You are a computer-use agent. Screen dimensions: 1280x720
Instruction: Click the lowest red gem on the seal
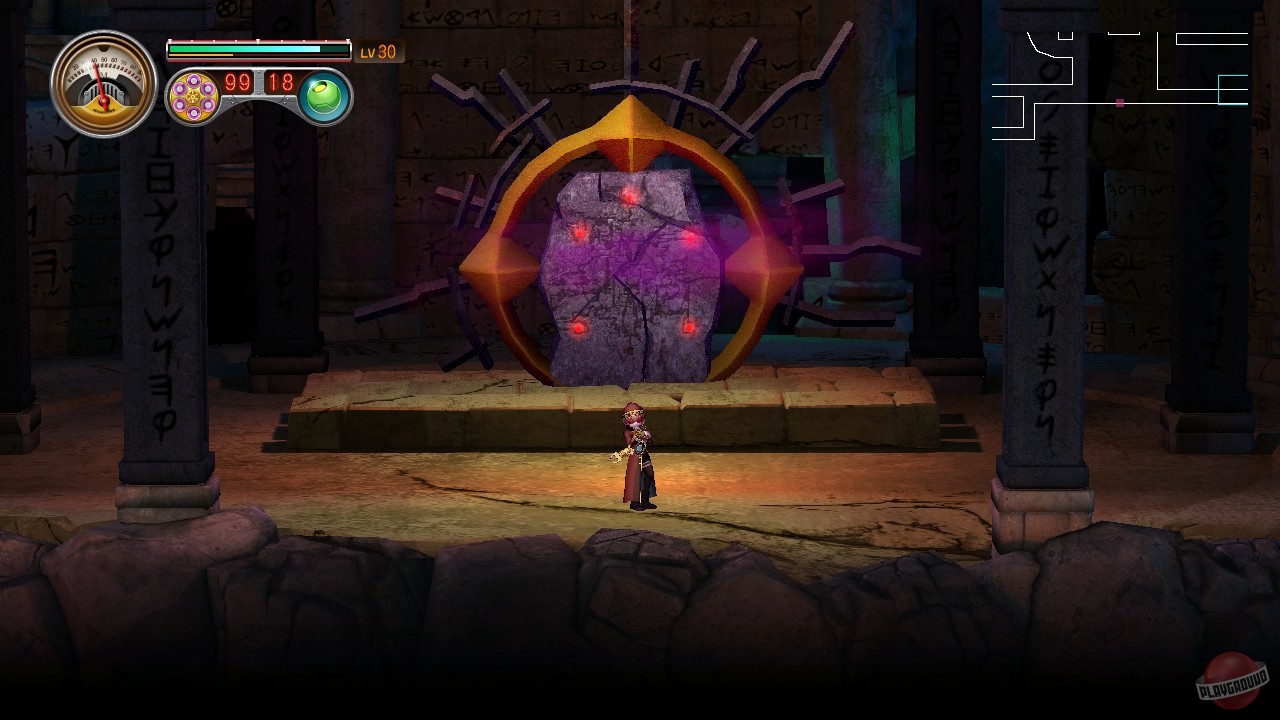pos(577,326)
